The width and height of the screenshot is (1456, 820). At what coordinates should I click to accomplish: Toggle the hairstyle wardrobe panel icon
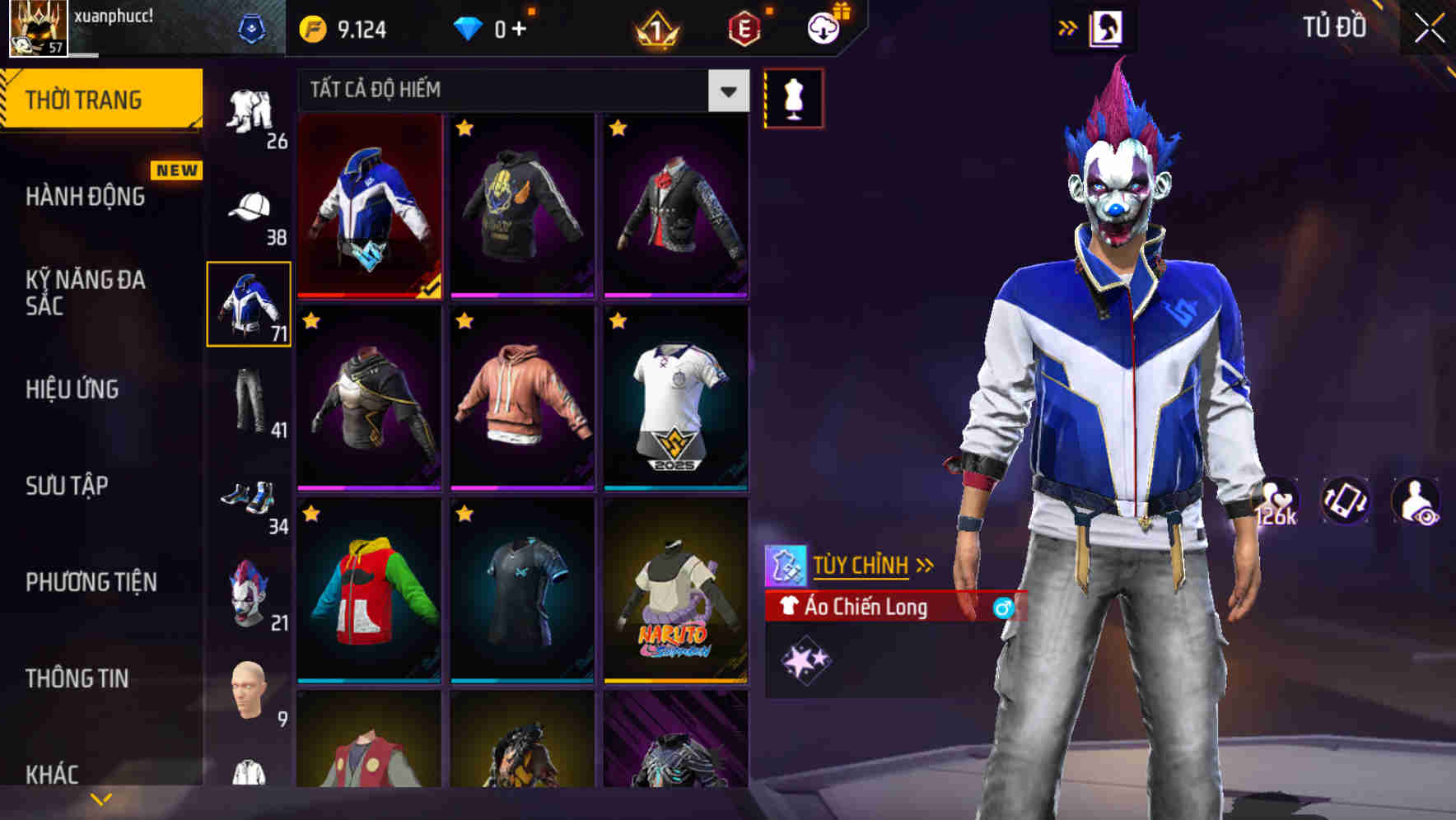tap(1108, 27)
